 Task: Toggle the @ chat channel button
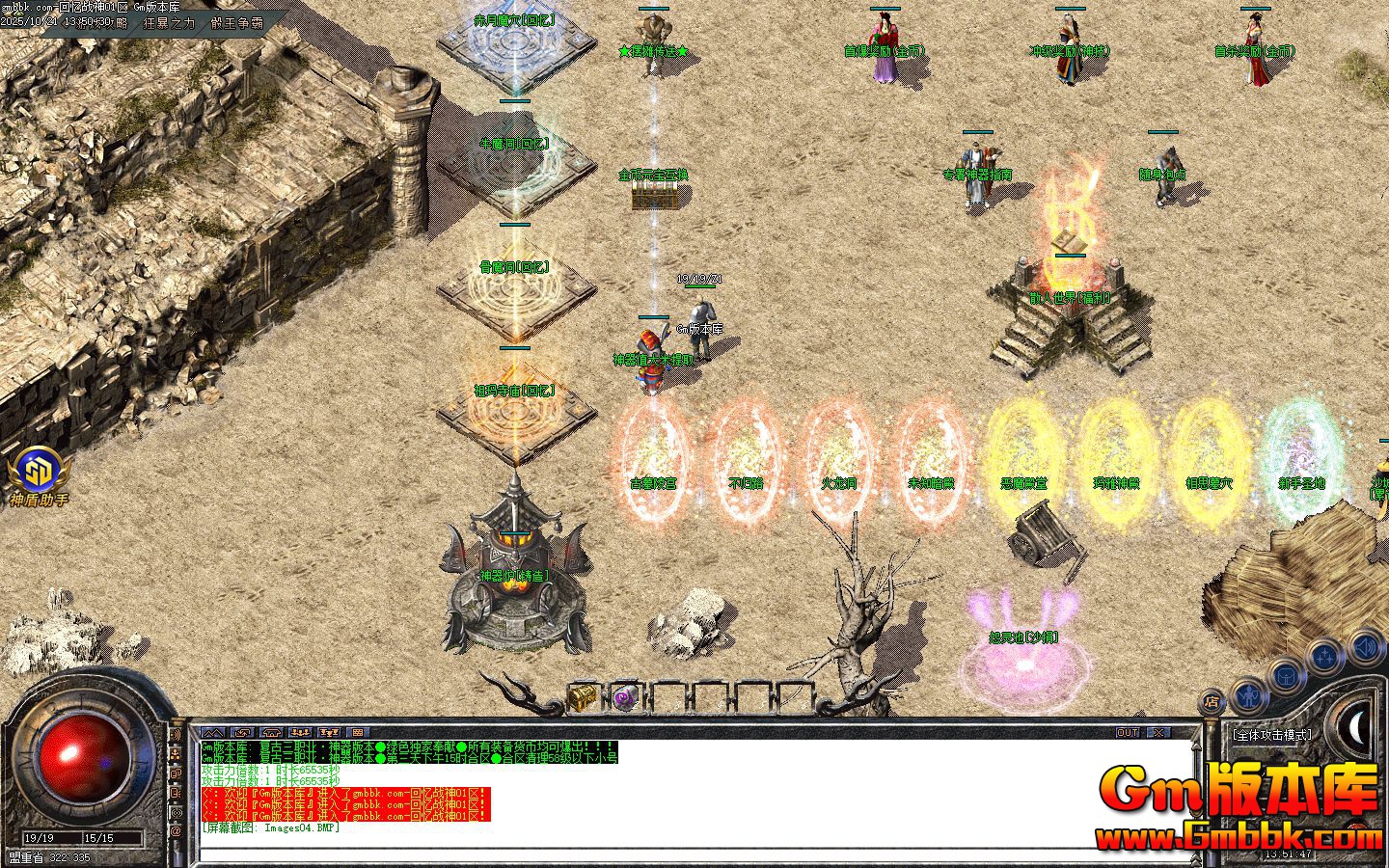[x=176, y=830]
